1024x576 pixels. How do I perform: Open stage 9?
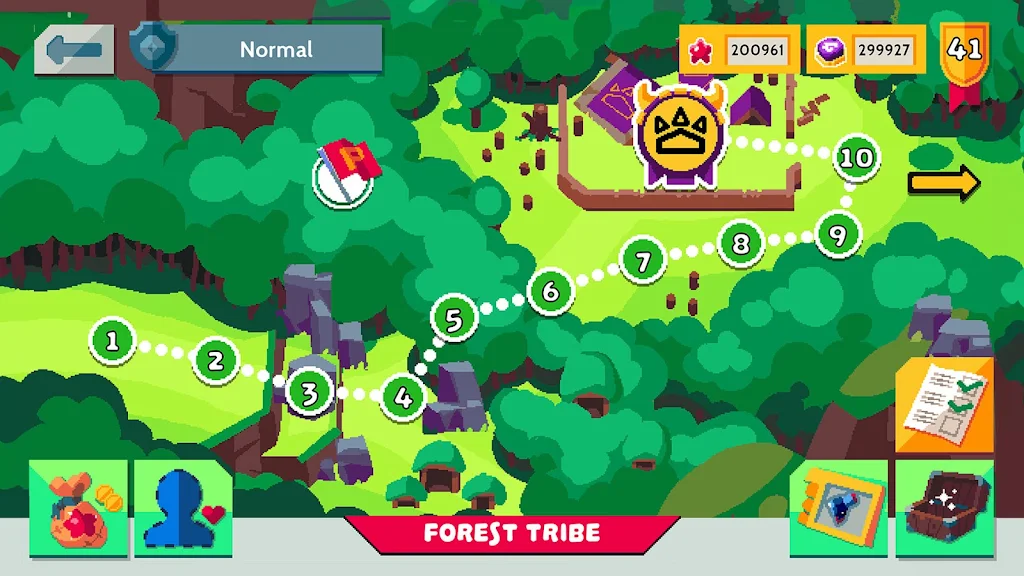tap(838, 235)
